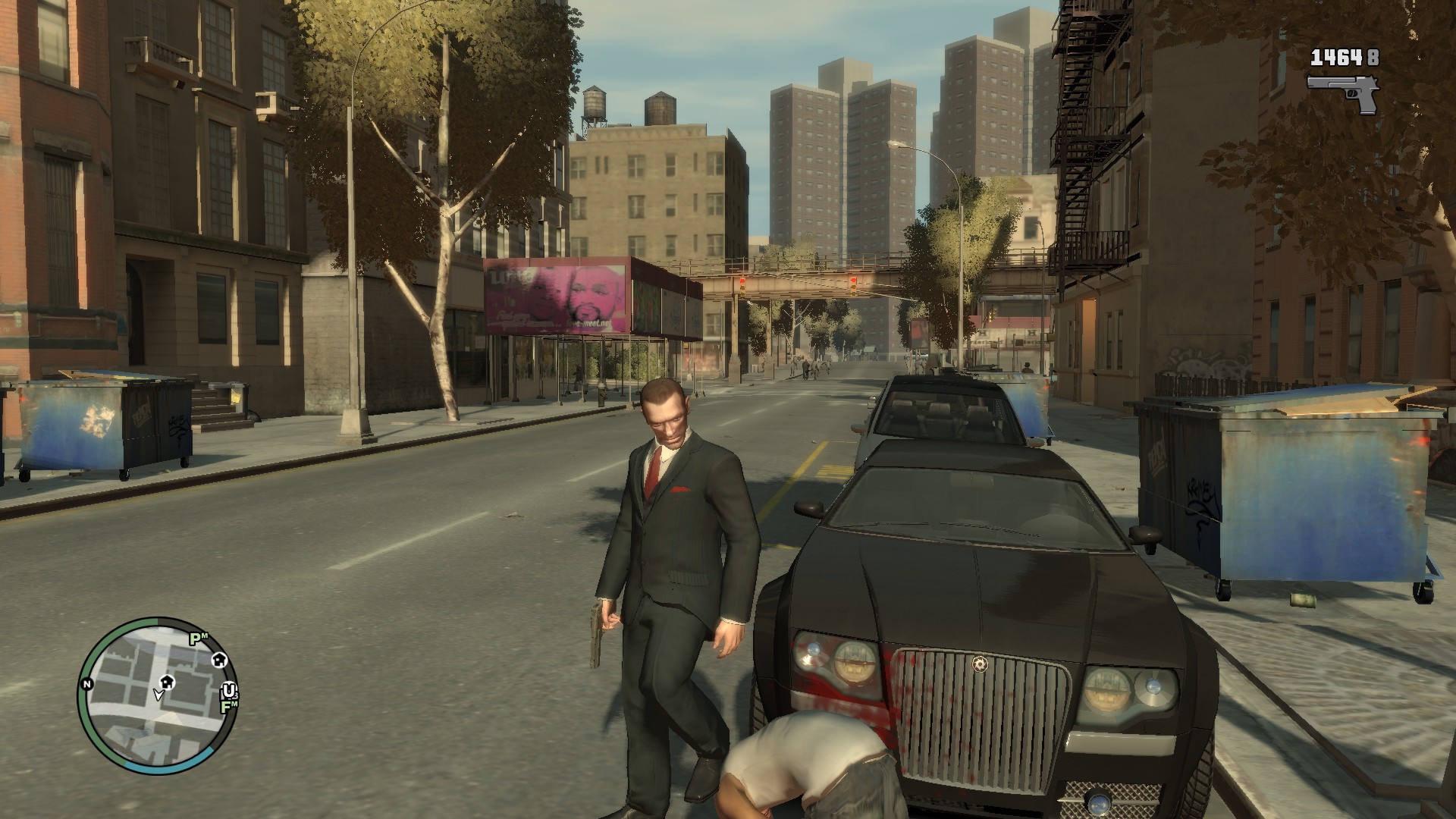
Task: Click the white player arrow on the minimap
Action: pos(158,695)
